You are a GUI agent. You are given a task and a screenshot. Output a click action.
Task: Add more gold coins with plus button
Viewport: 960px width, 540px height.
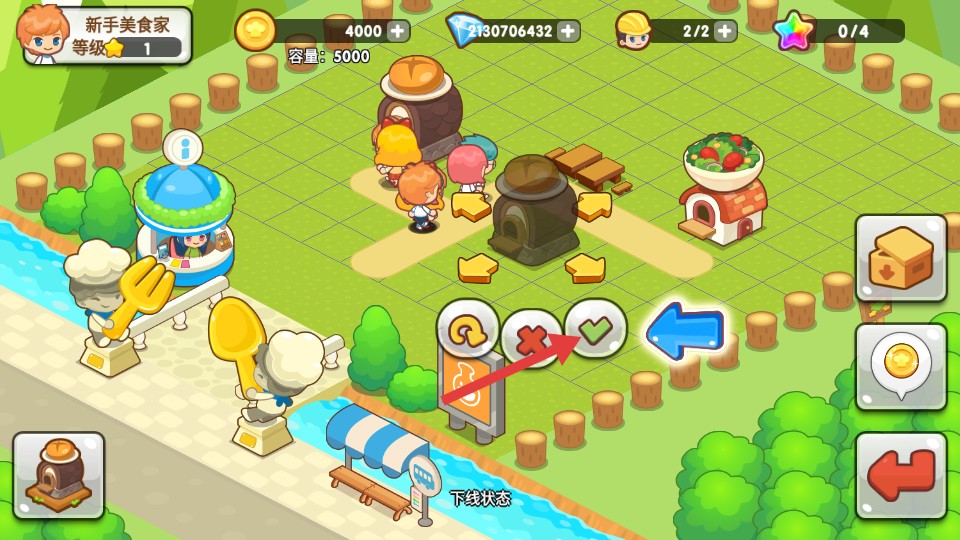[398, 31]
